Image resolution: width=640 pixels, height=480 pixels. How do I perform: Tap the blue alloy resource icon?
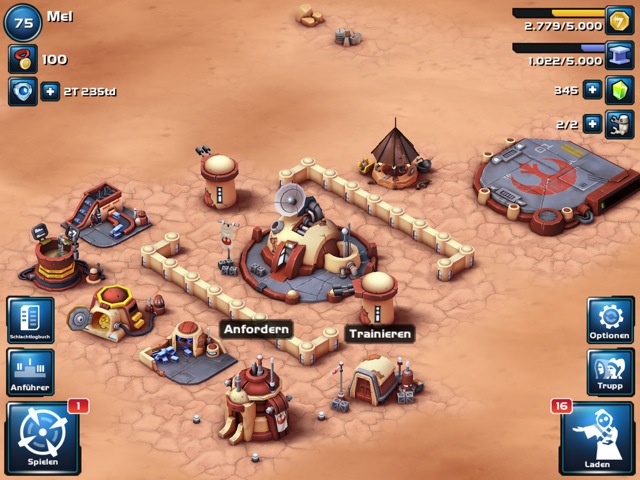tap(620, 54)
